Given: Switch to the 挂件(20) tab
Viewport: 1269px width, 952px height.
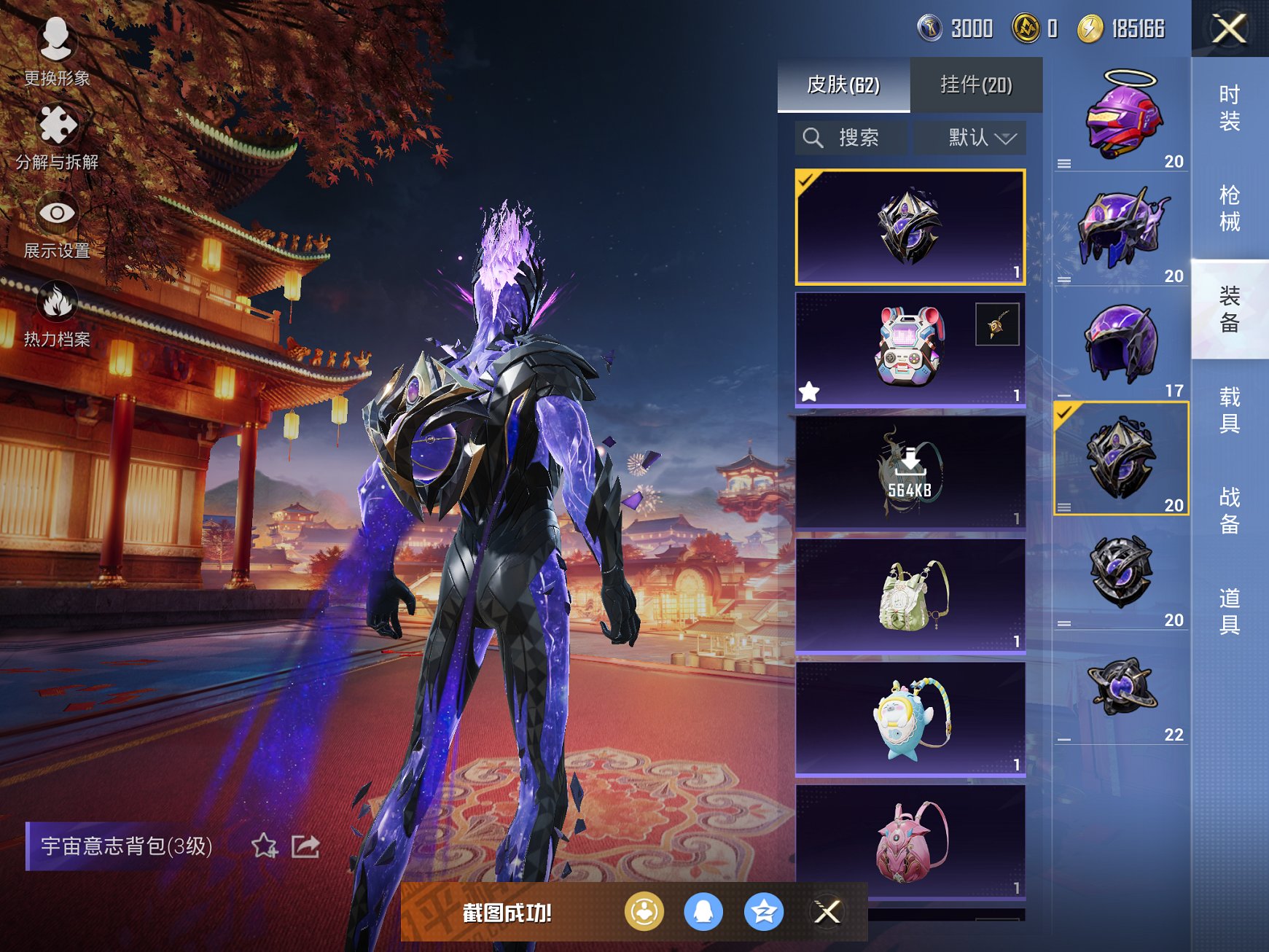Looking at the screenshot, I should click(976, 85).
